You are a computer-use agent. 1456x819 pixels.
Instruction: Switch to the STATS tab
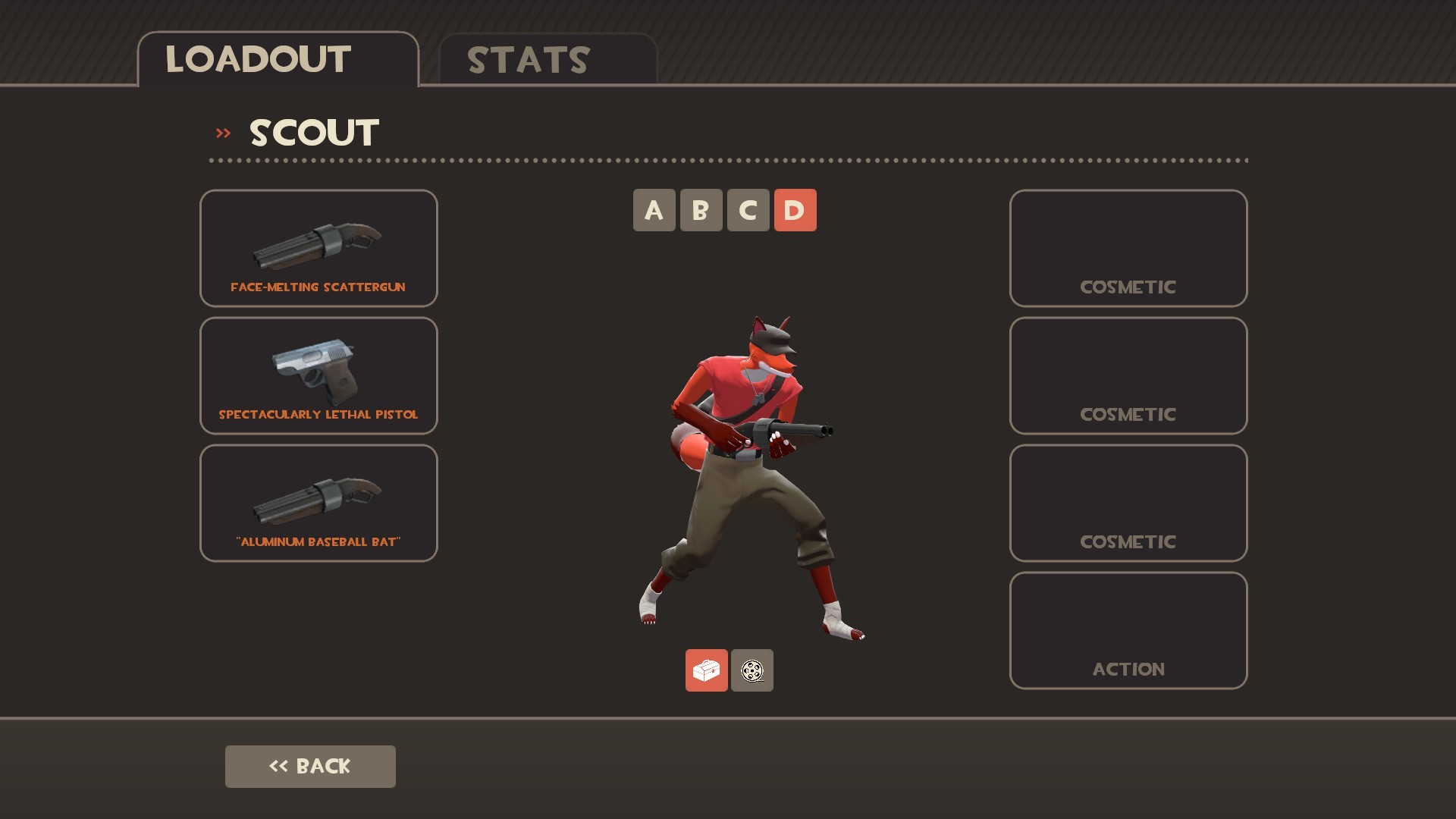(526, 59)
